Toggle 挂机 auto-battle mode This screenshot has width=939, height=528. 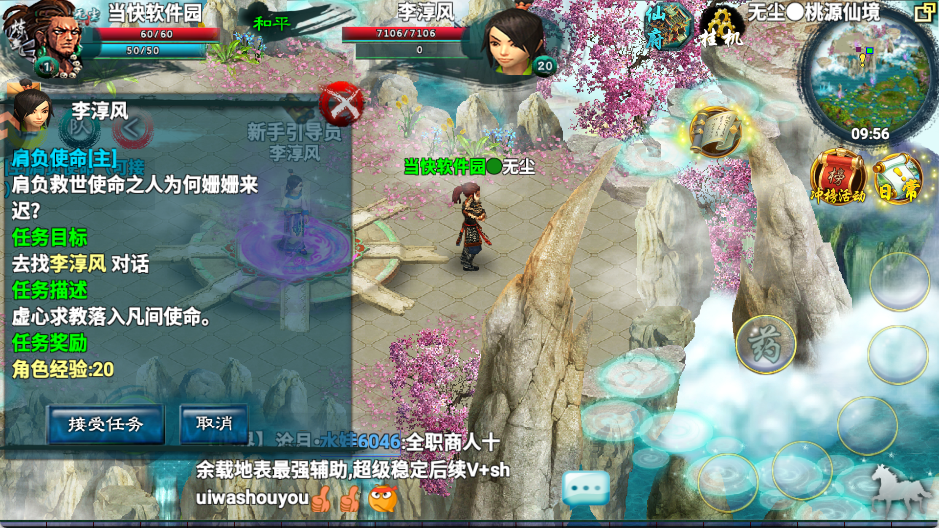[721, 25]
